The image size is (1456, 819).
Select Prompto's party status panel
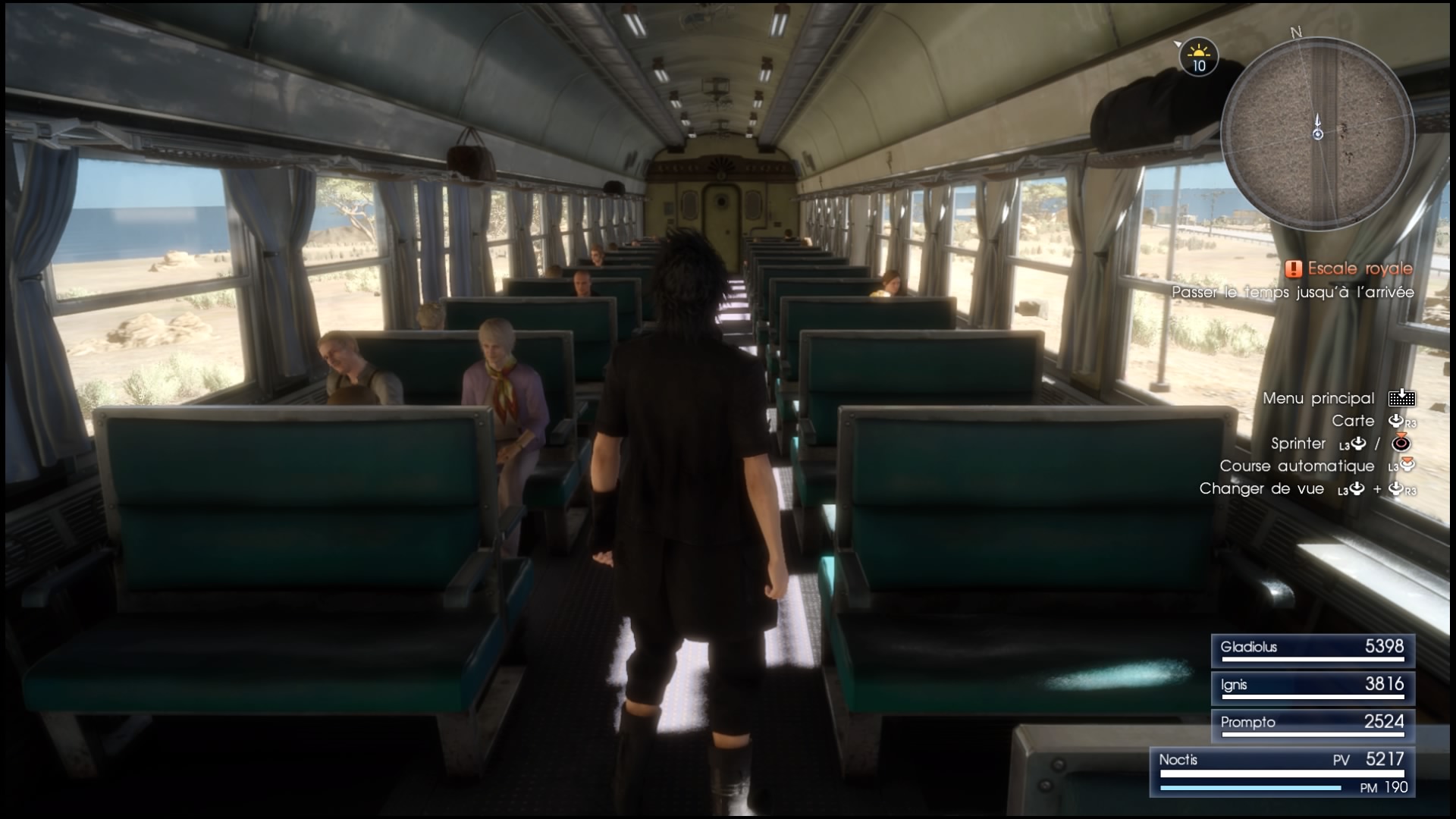coord(1313,725)
